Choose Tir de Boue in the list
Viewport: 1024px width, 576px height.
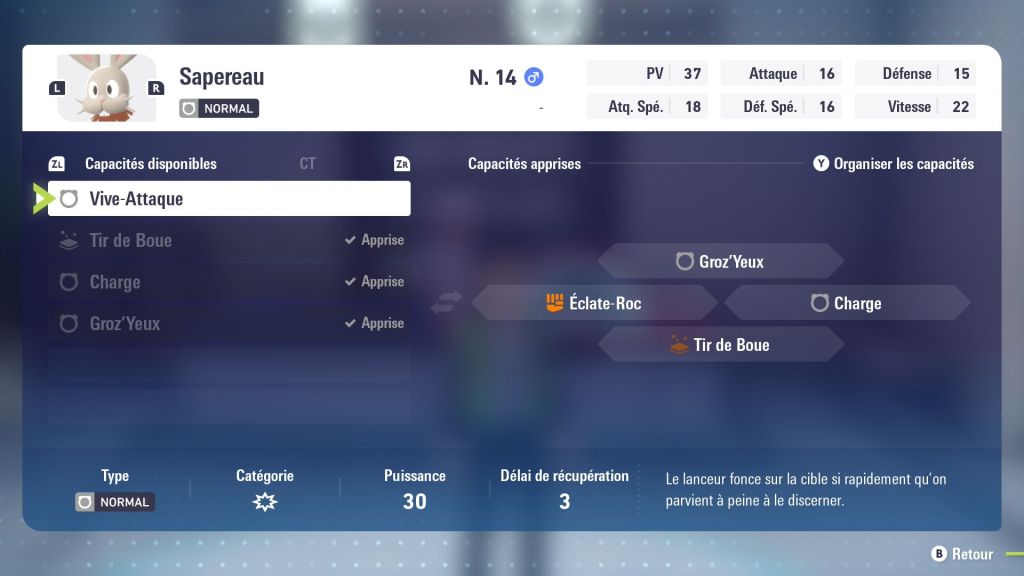[228, 240]
